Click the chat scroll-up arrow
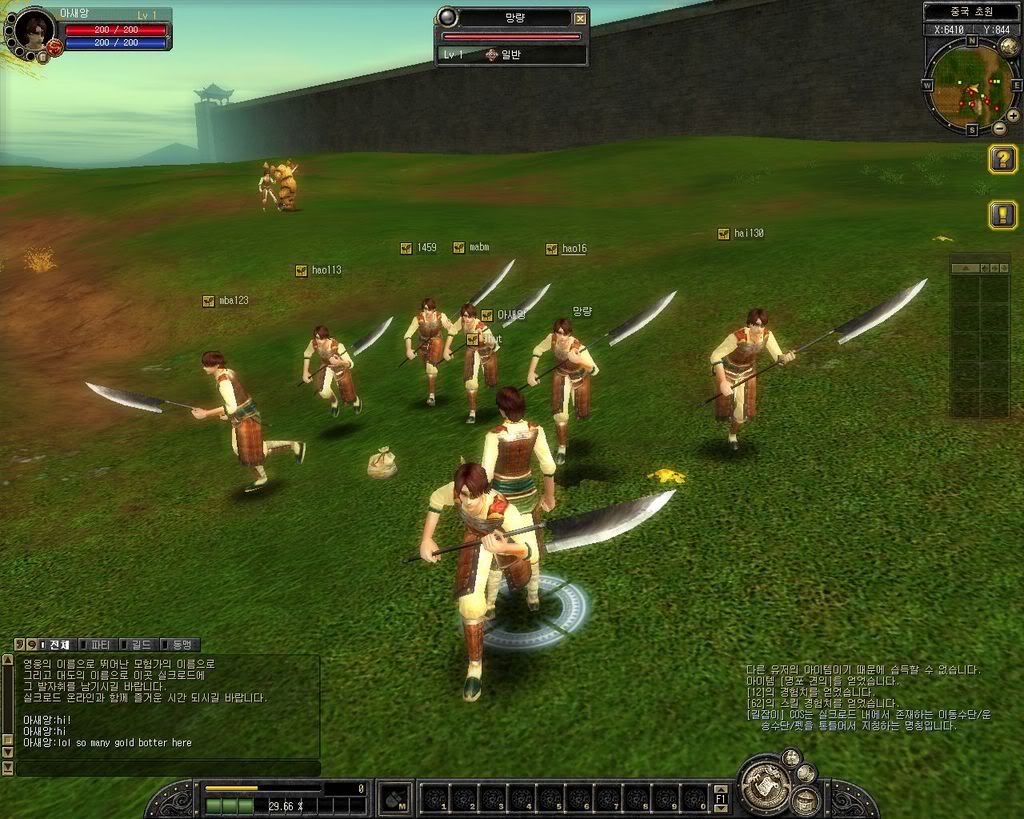Image resolution: width=1024 pixels, height=819 pixels. (8, 660)
